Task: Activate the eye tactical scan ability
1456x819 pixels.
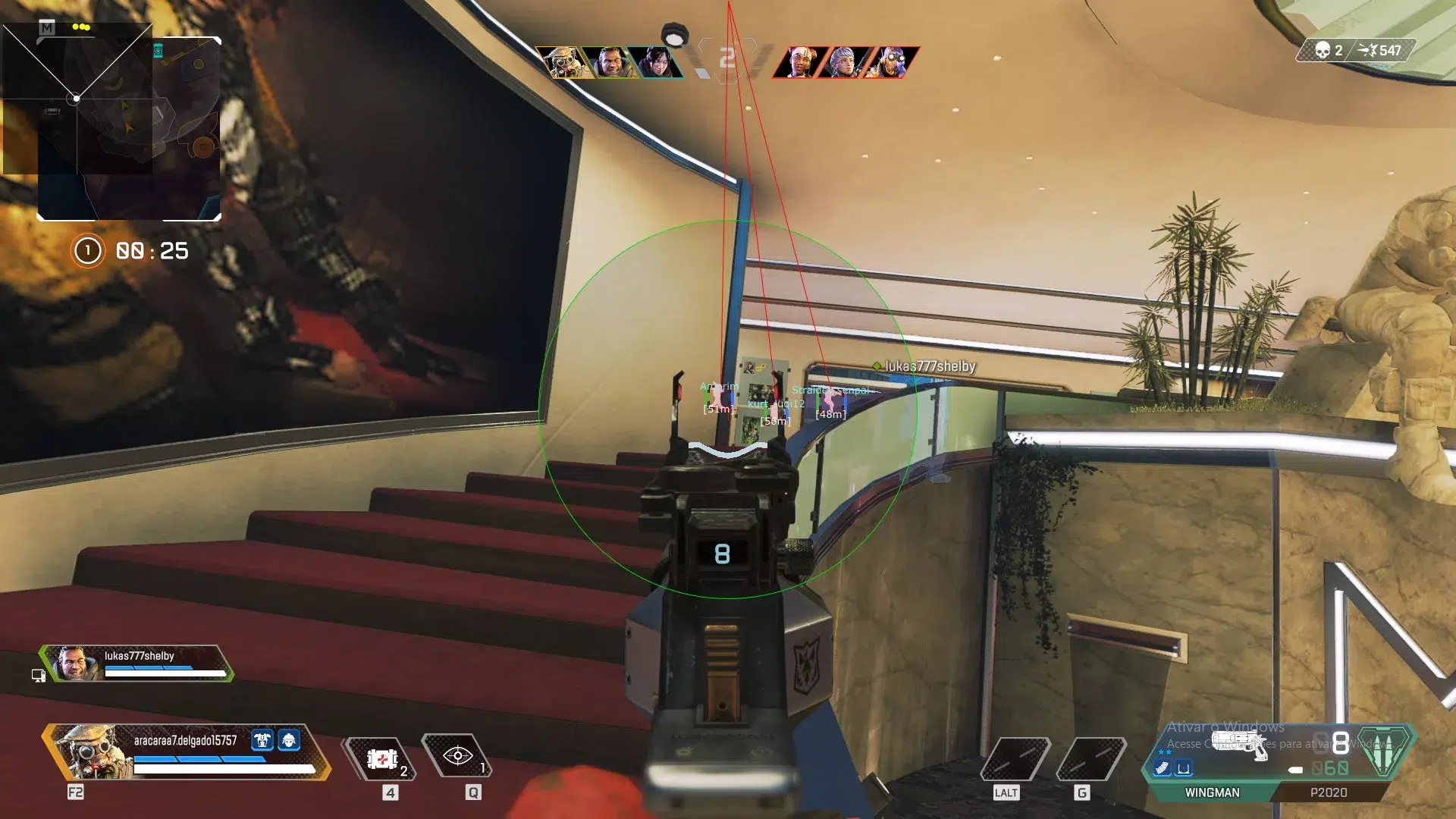Action: [457, 756]
